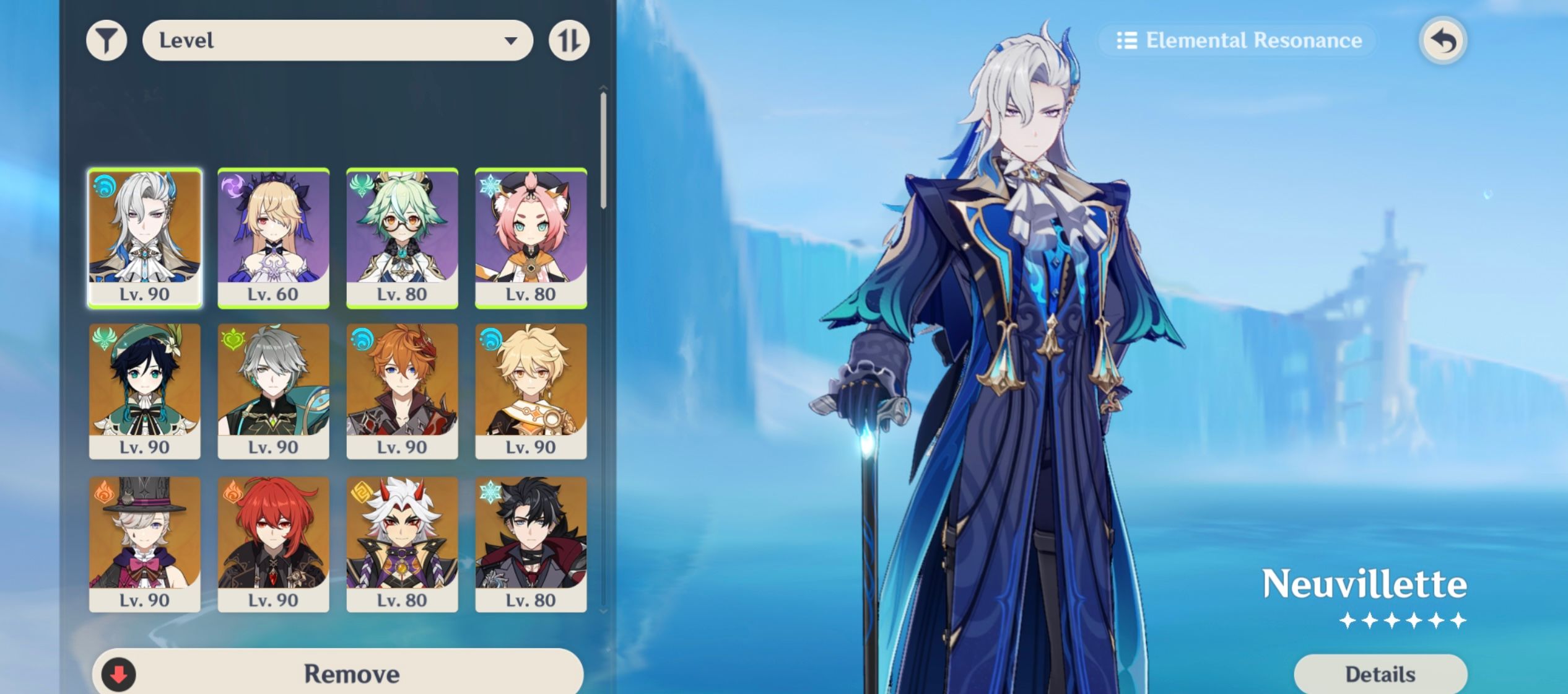Open the Level sorting dropdown
This screenshot has height=694, width=1568.
pos(338,40)
